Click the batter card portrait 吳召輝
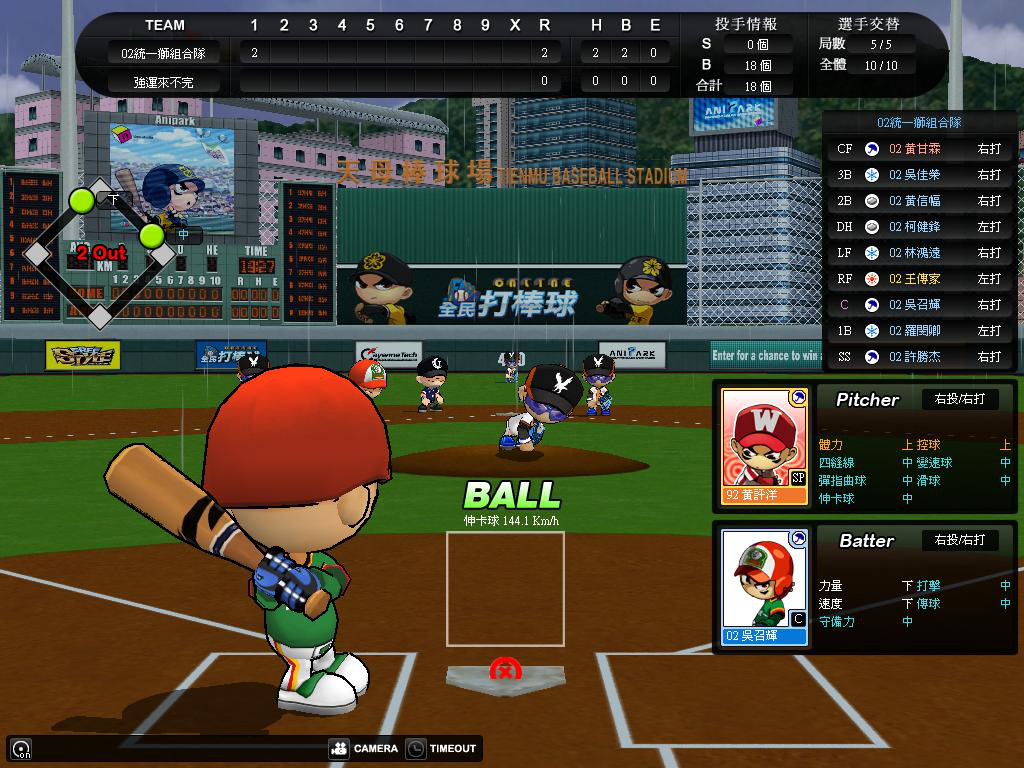Screen dimensions: 1024x768 pyautogui.click(x=764, y=587)
